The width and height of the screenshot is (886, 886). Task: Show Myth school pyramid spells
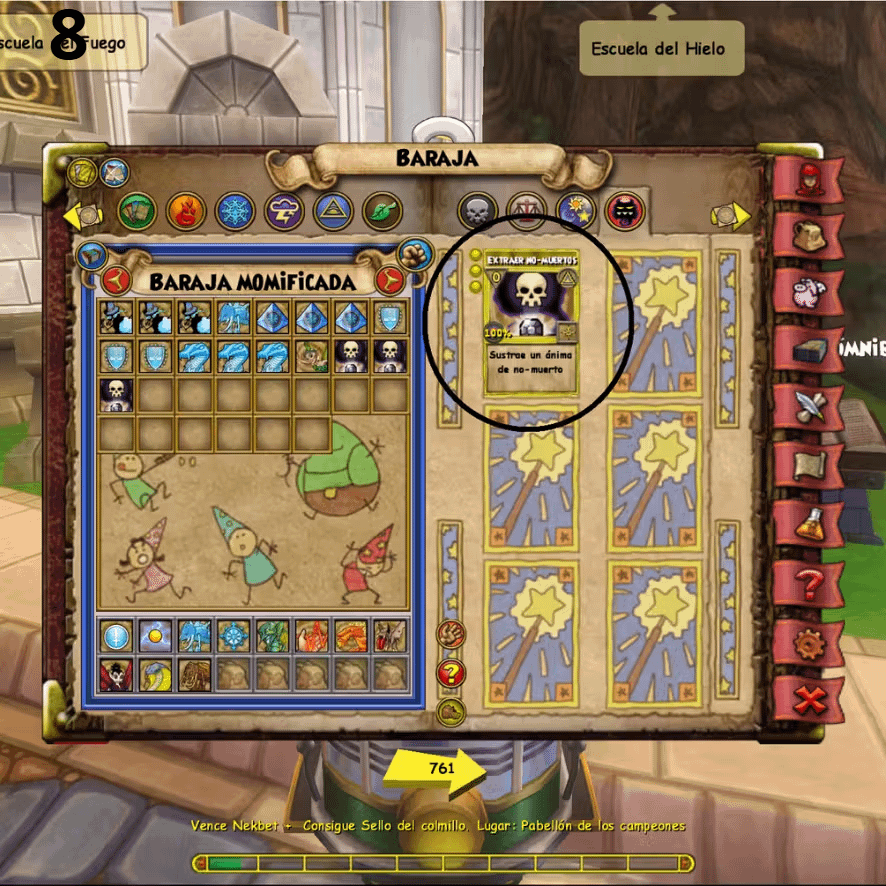click(333, 211)
